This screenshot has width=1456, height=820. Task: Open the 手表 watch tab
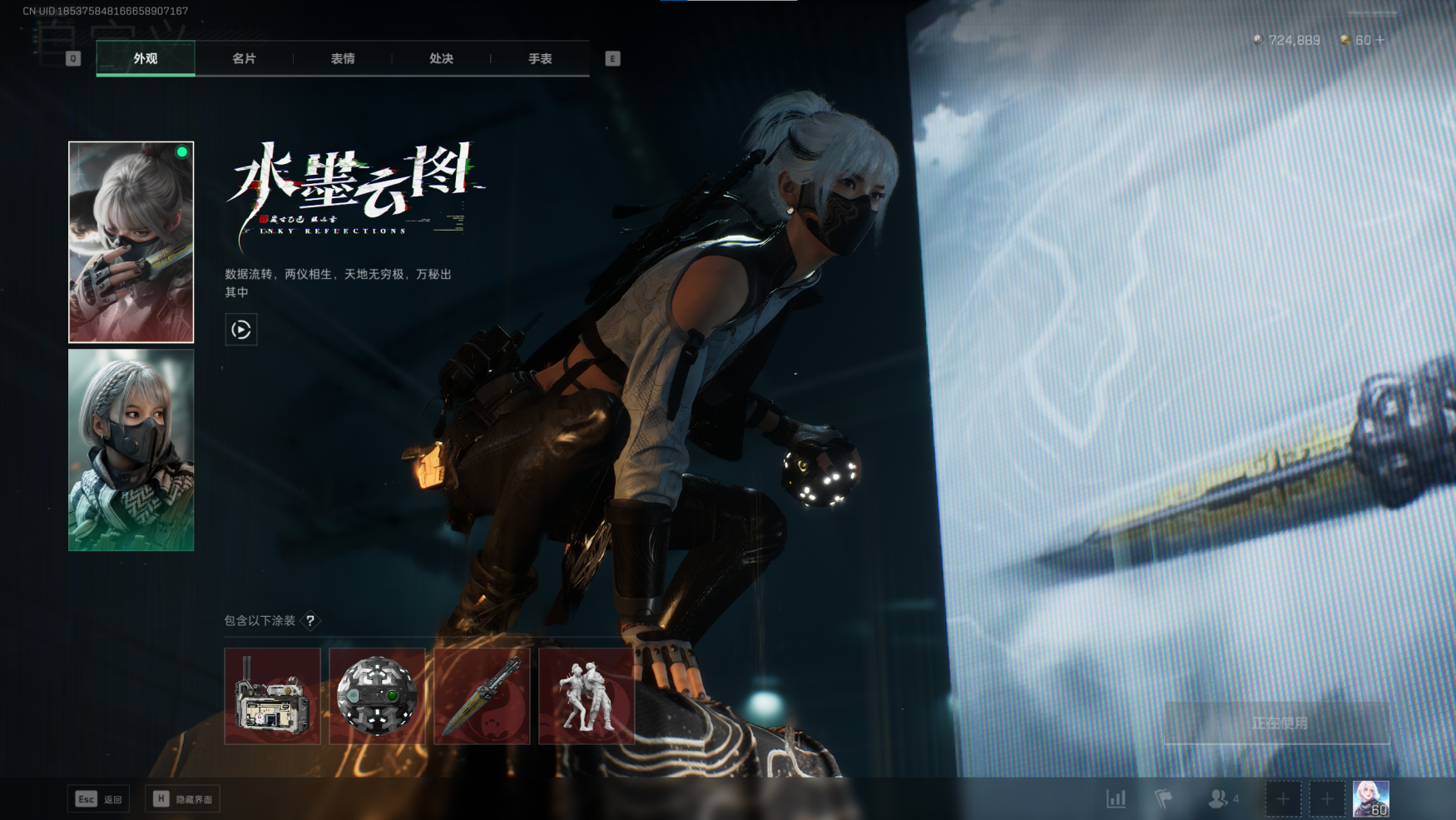(540, 58)
